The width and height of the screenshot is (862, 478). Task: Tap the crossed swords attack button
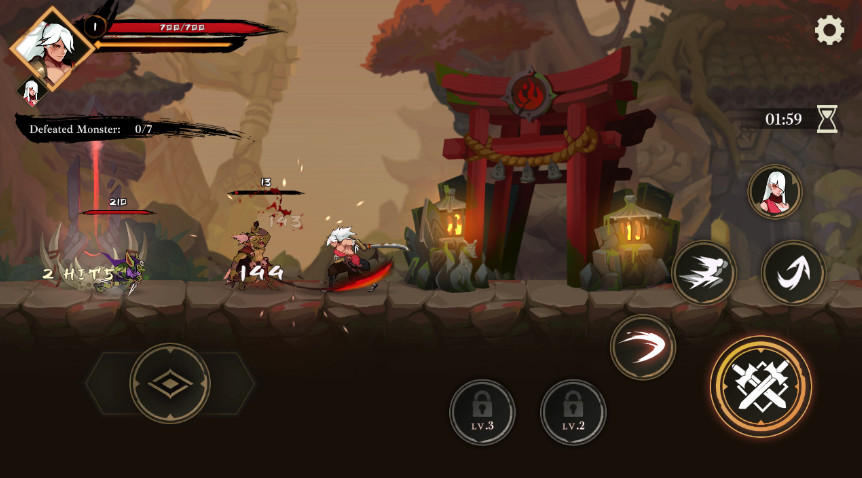pyautogui.click(x=761, y=385)
